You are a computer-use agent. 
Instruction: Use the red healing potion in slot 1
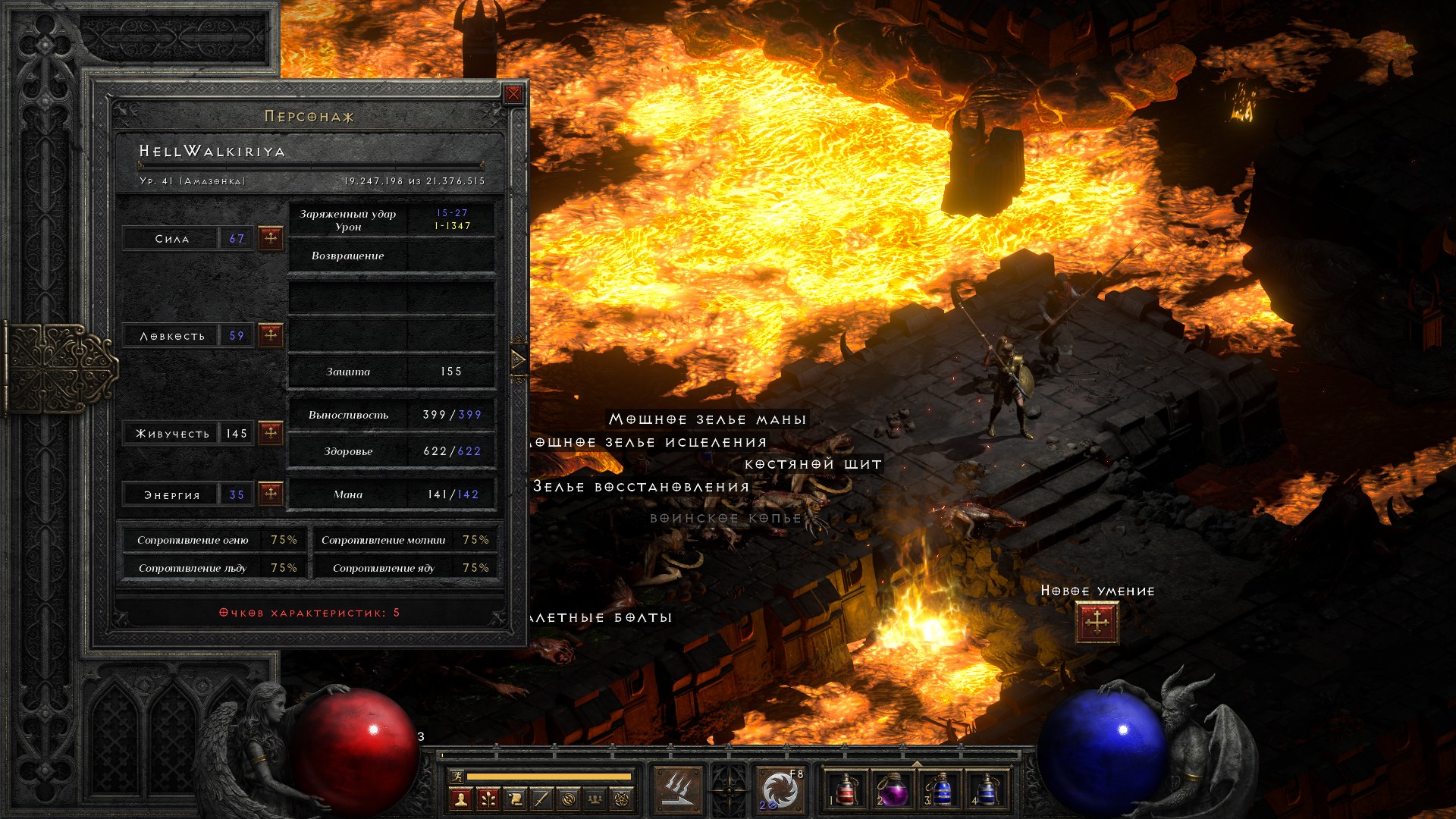point(846,790)
